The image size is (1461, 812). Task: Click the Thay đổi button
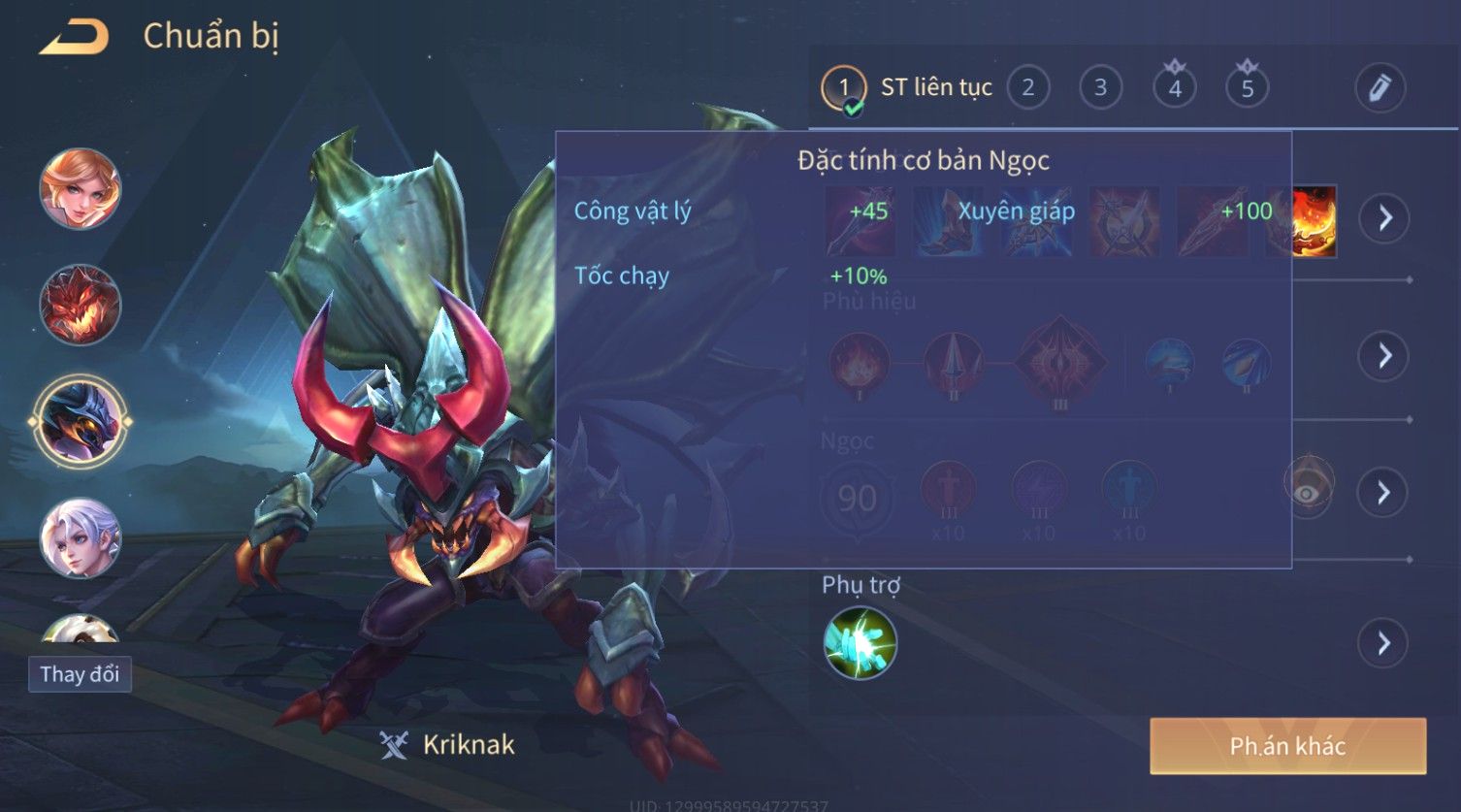pyautogui.click(x=80, y=673)
